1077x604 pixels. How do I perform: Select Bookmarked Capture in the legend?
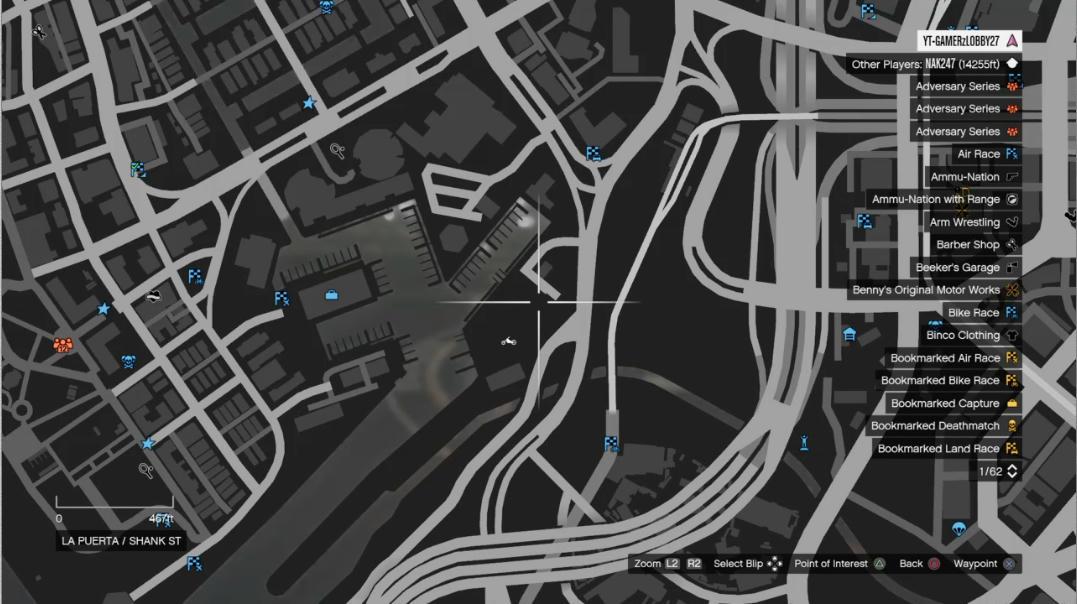pos(945,404)
